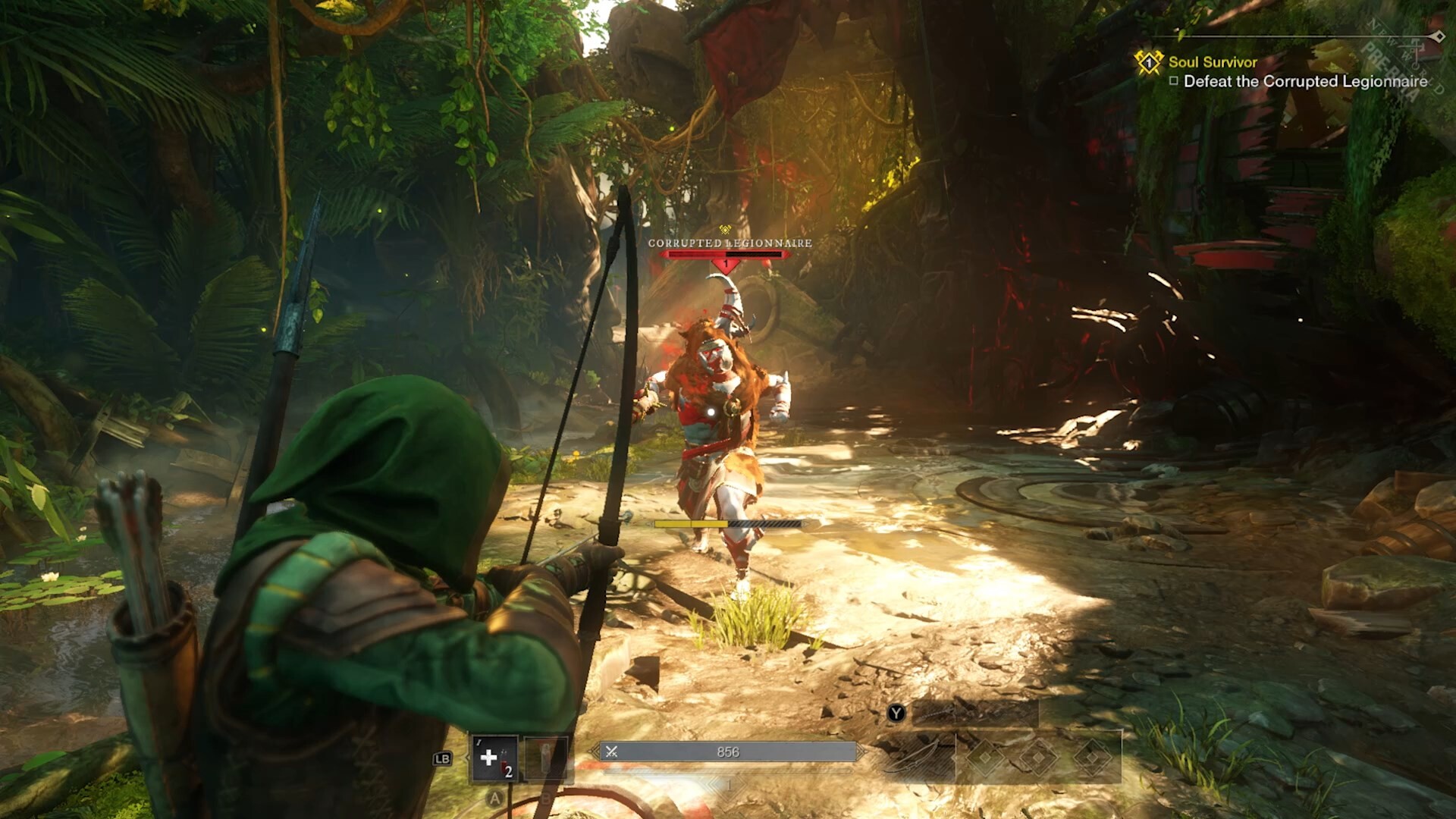Screen dimensions: 1456x819
Task: Click the corruption icon above the enemy nameplate
Action: point(724,229)
